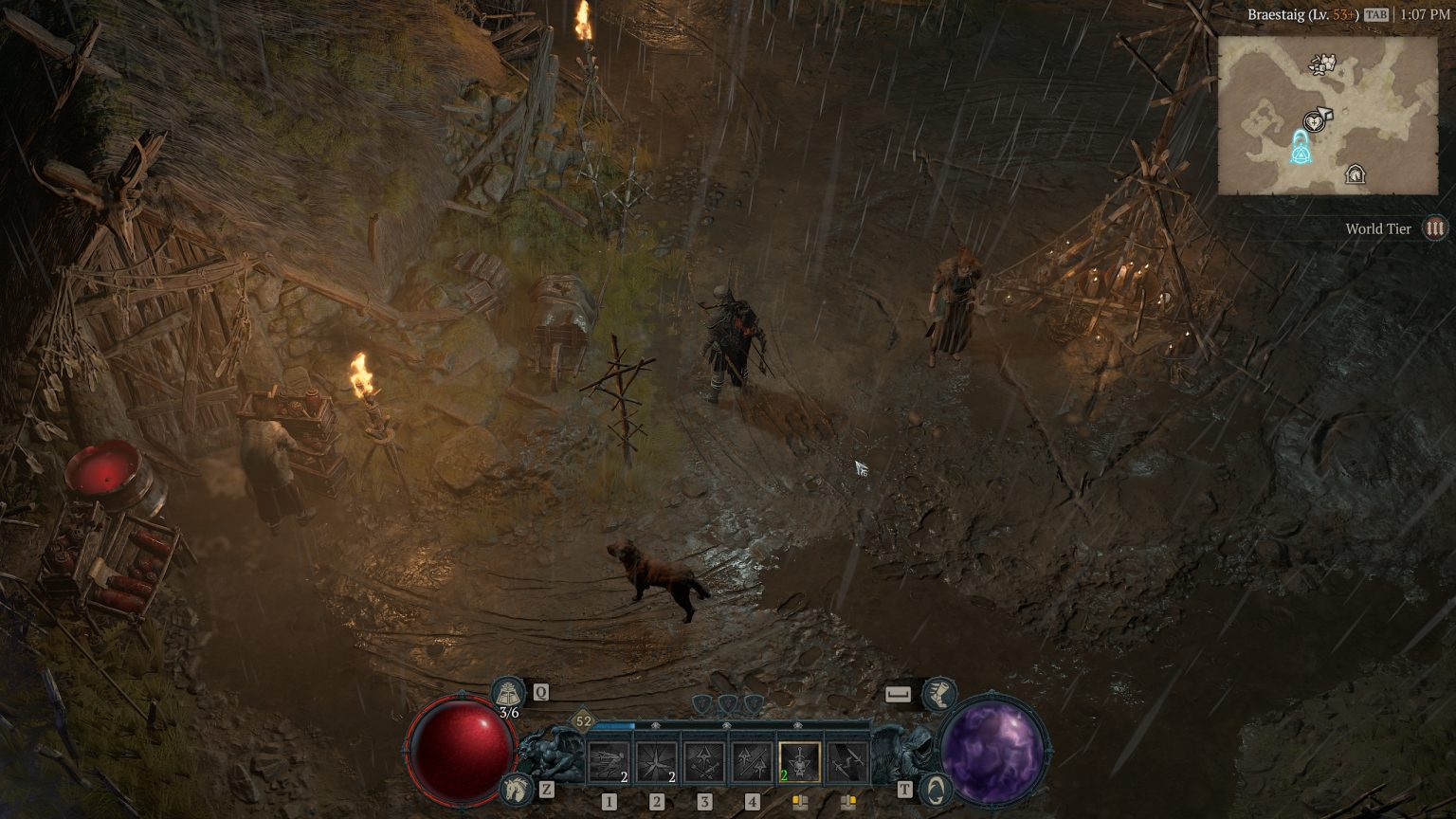
Task: Use the second consumable item slot
Action: [x=848, y=800]
